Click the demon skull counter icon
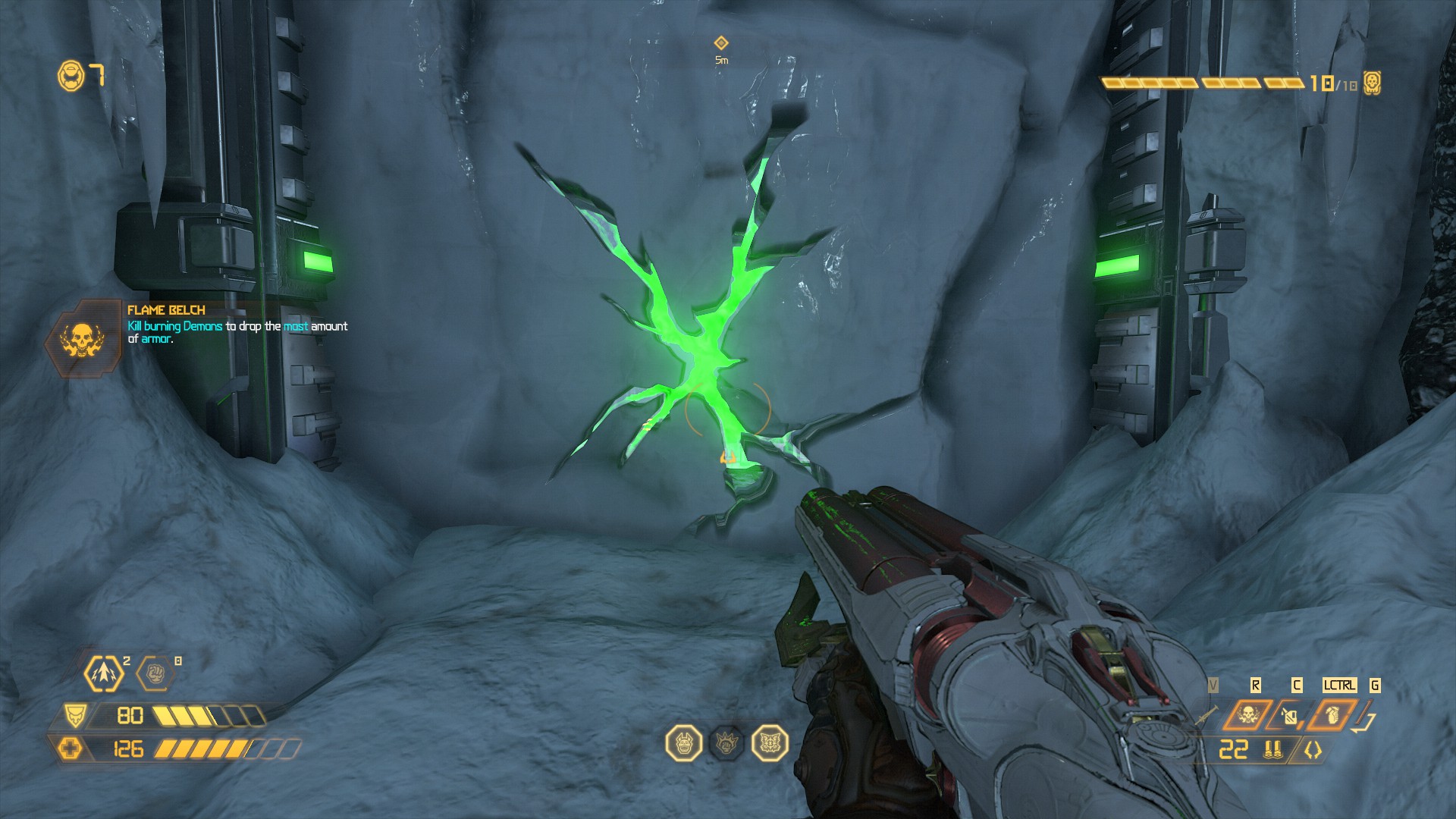The width and height of the screenshot is (1456, 819). [x=1372, y=83]
